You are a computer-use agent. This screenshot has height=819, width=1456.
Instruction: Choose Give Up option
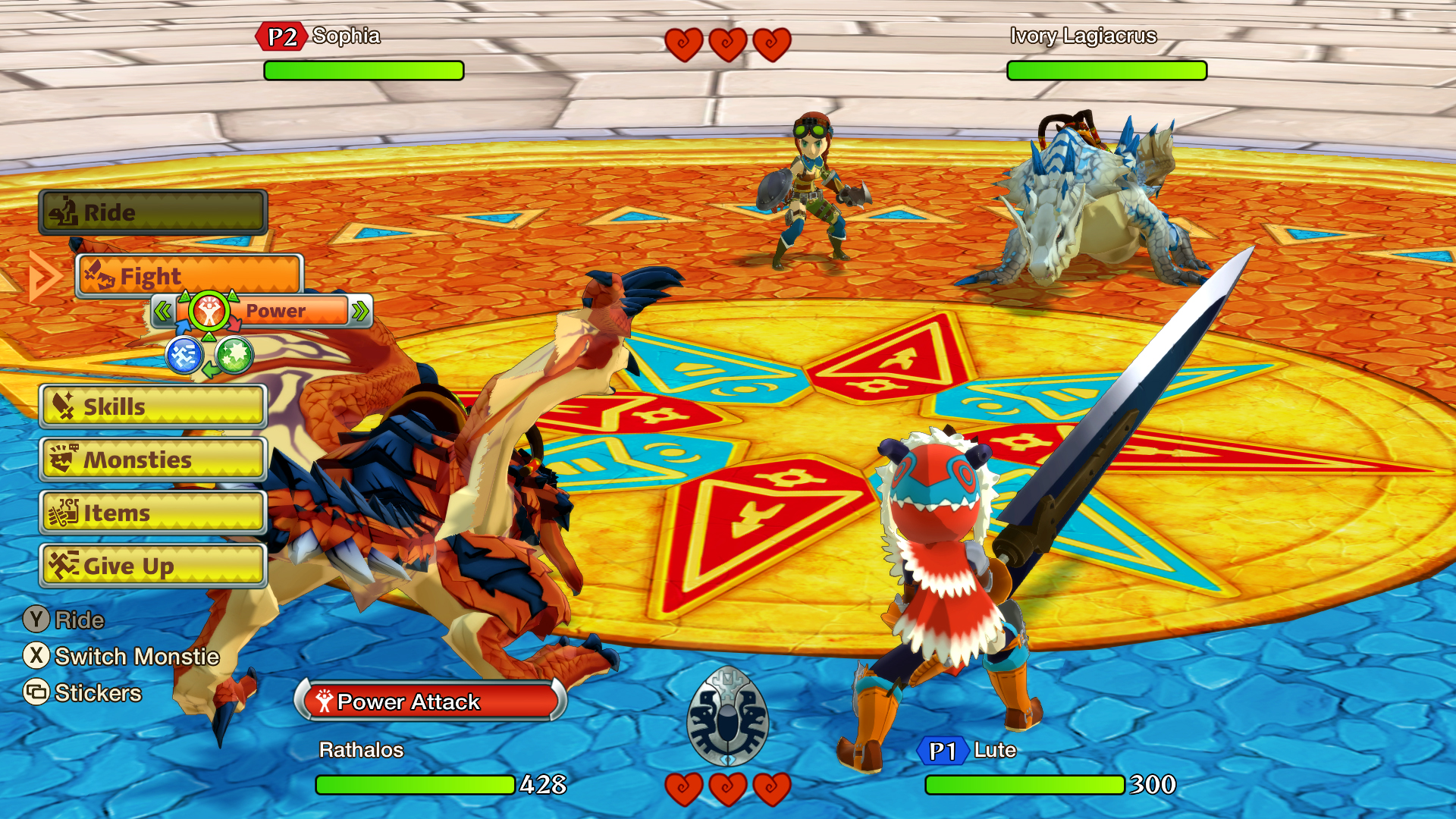click(152, 566)
